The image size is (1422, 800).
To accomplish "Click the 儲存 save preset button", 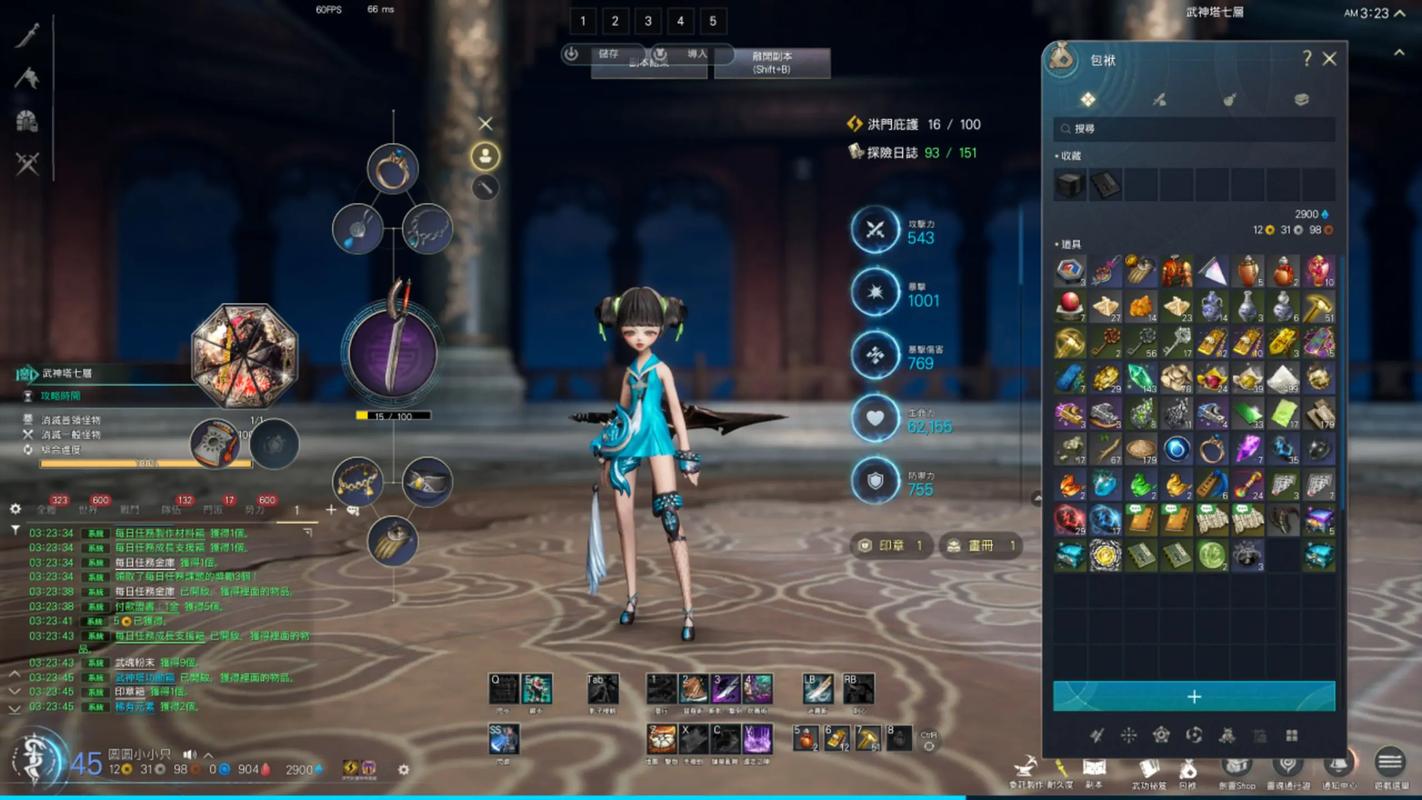I will pos(597,54).
